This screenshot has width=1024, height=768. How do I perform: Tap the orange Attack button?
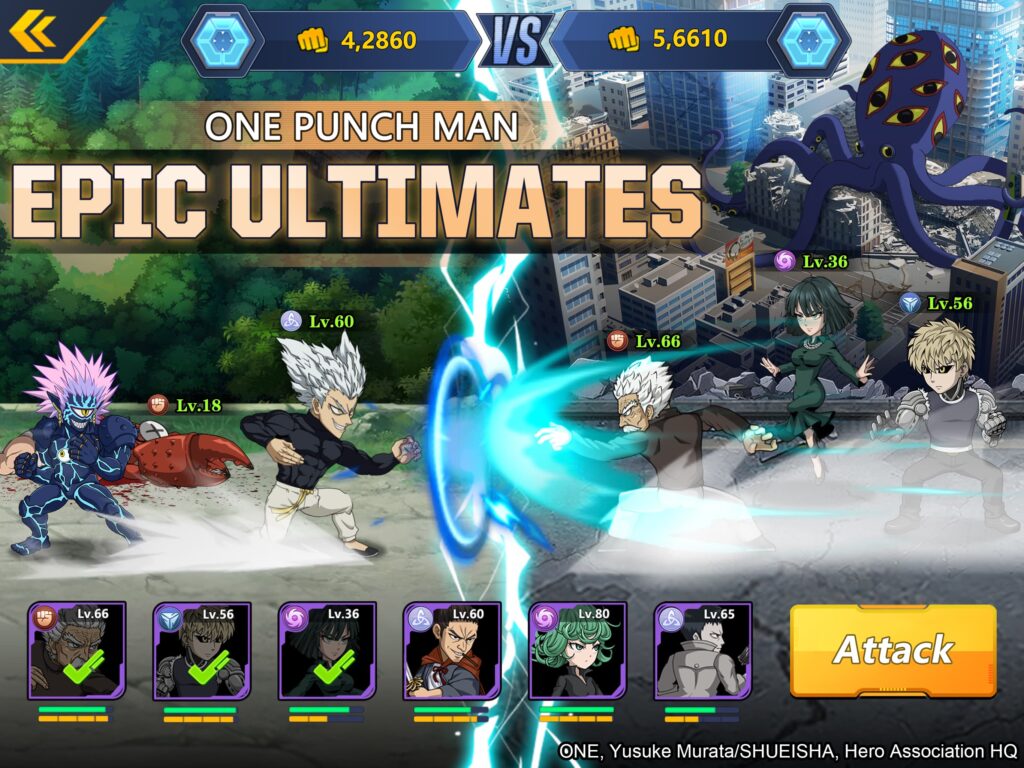point(893,650)
